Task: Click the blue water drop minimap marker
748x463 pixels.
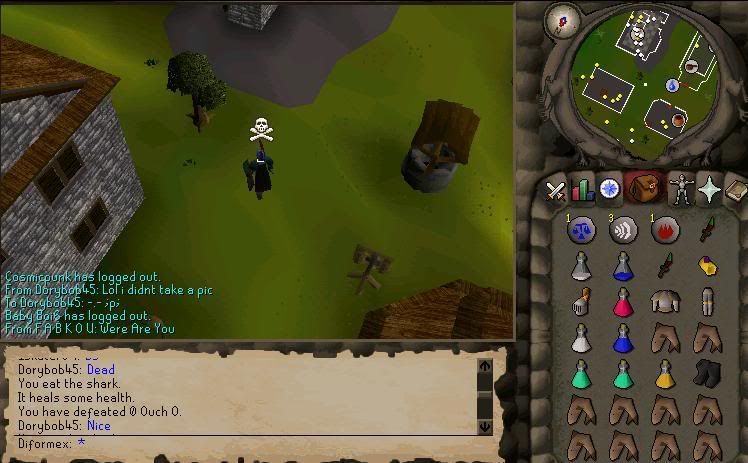Action: coord(672,85)
